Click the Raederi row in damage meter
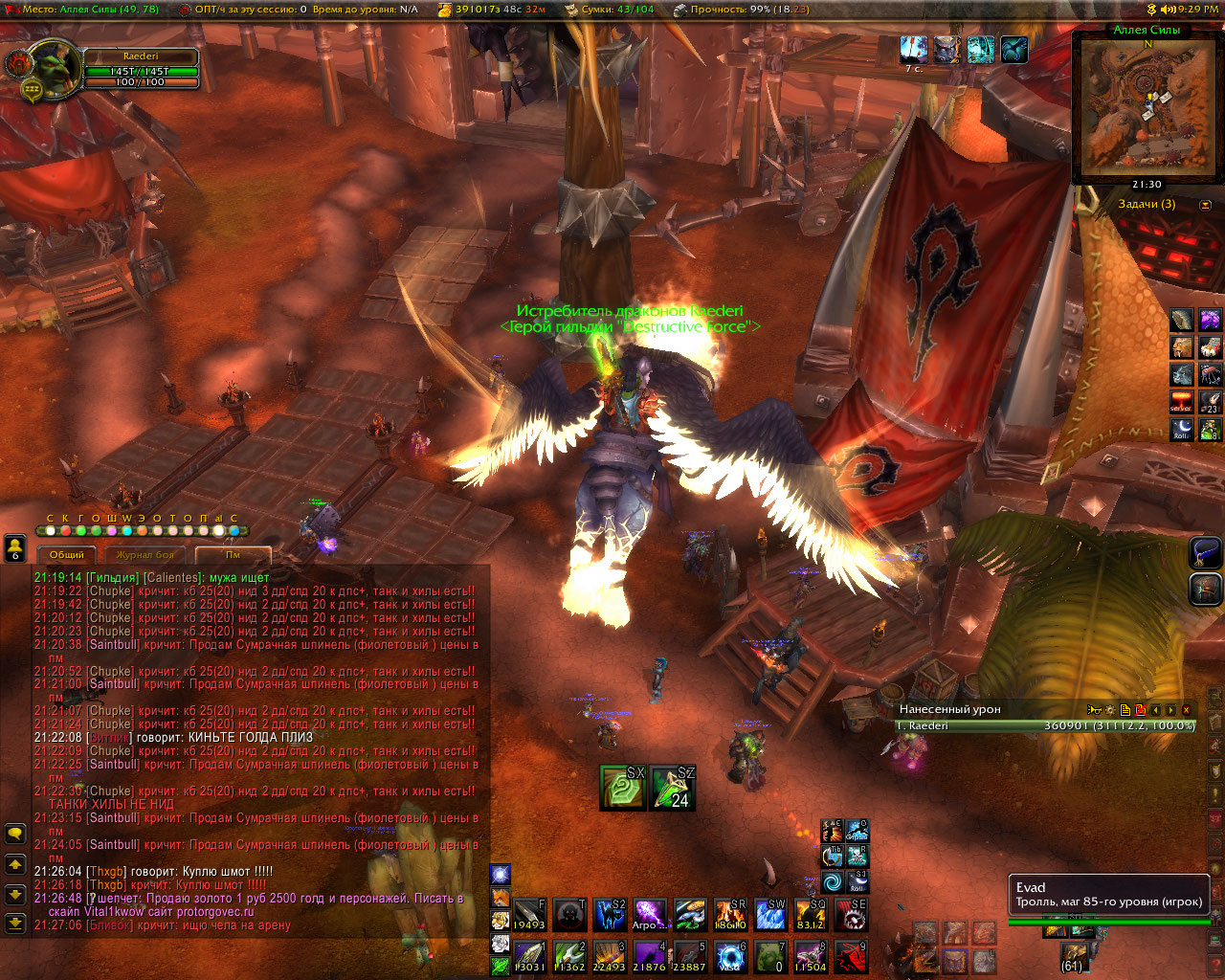 click(1045, 726)
